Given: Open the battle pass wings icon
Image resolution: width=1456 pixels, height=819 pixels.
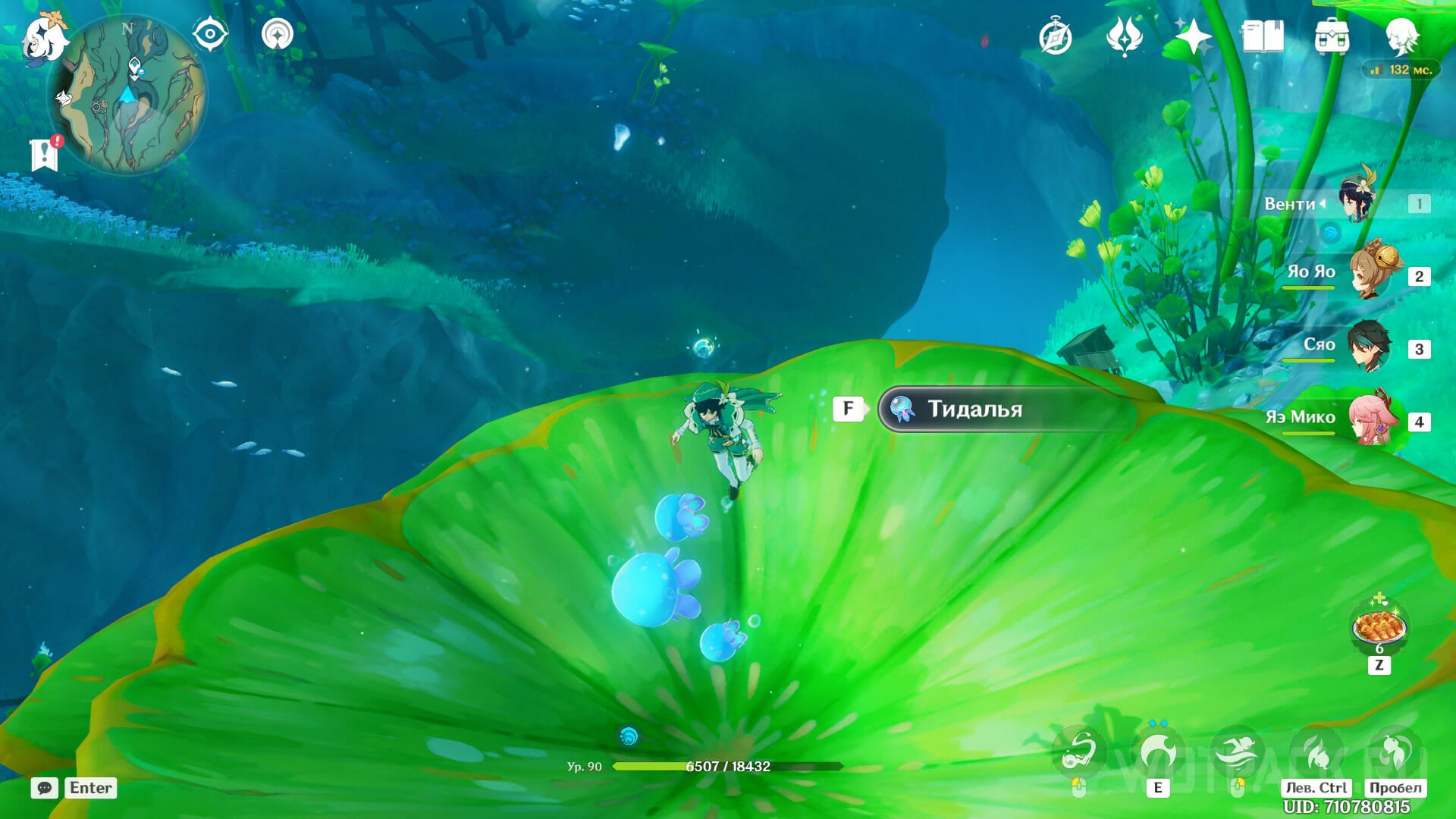Looking at the screenshot, I should pos(1124,36).
